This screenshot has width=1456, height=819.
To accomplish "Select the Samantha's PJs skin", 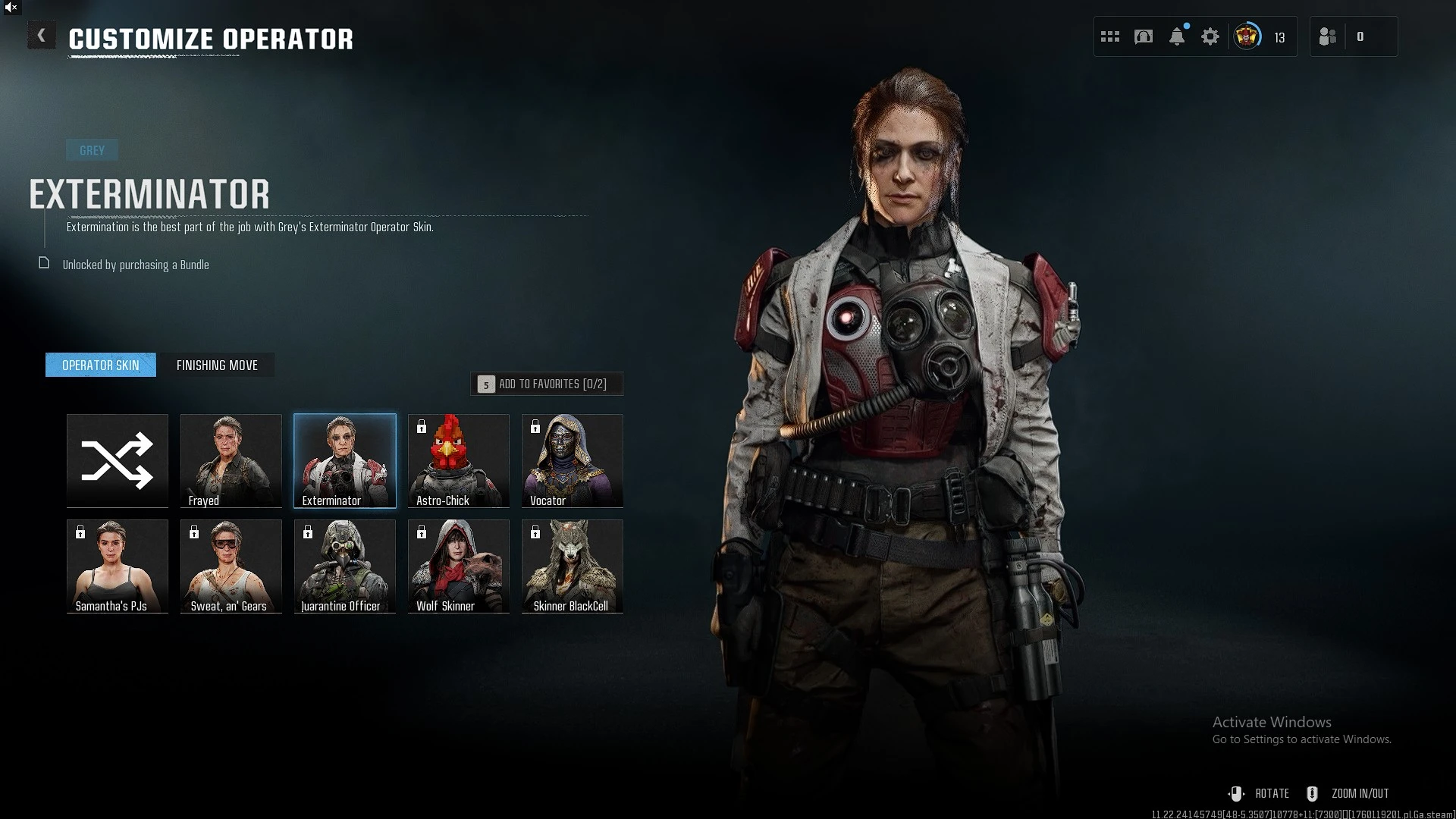I will coord(118,566).
